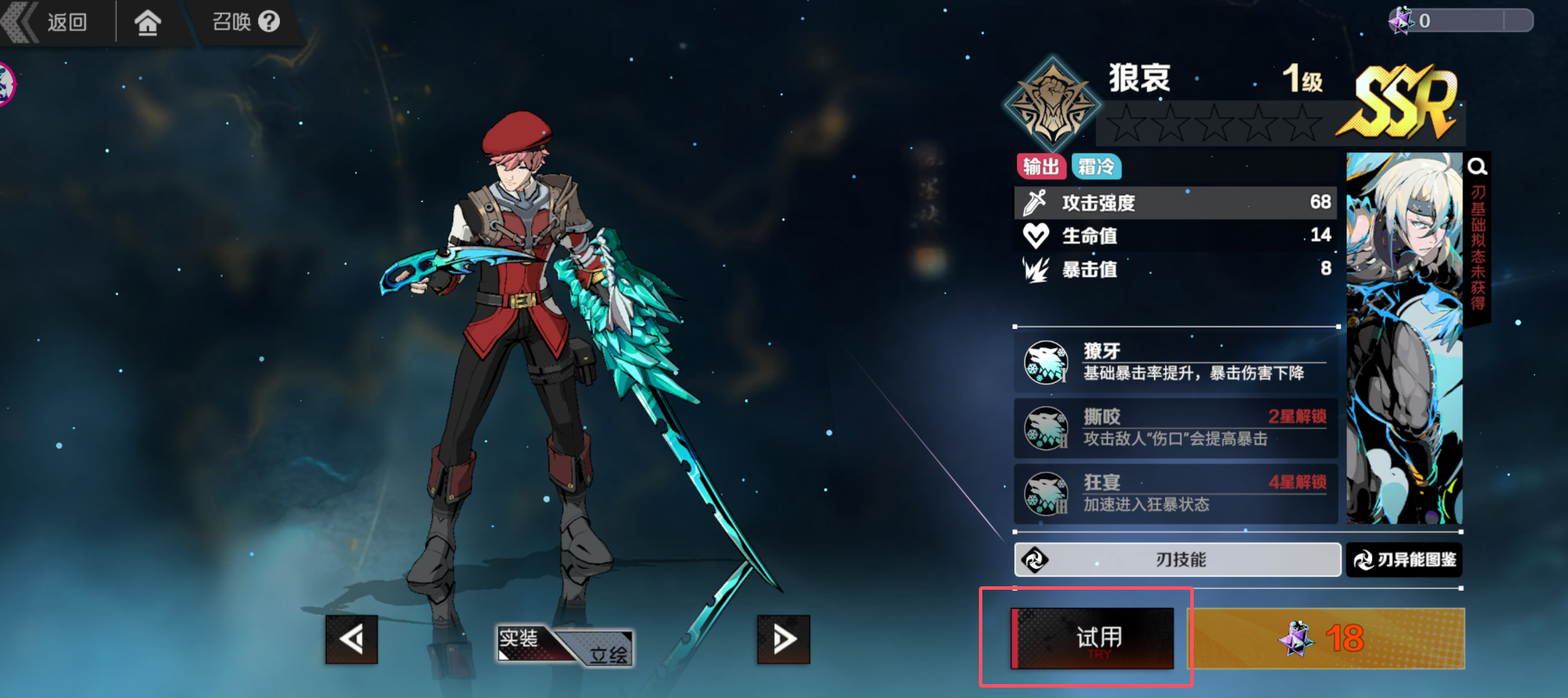Select the 獠牙 passive skill row

[x=1176, y=362]
